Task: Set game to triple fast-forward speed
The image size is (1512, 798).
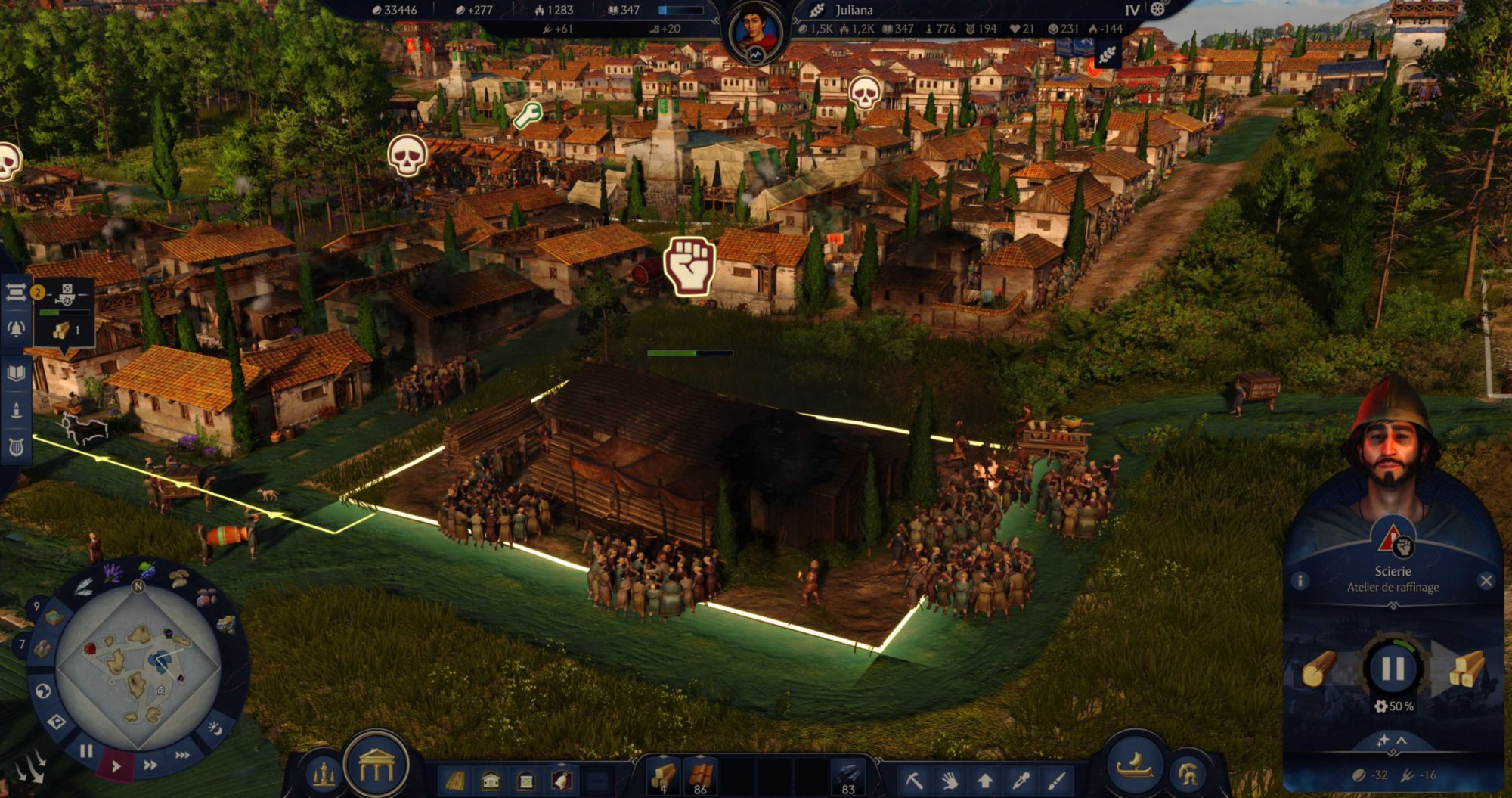Action: 182,755
